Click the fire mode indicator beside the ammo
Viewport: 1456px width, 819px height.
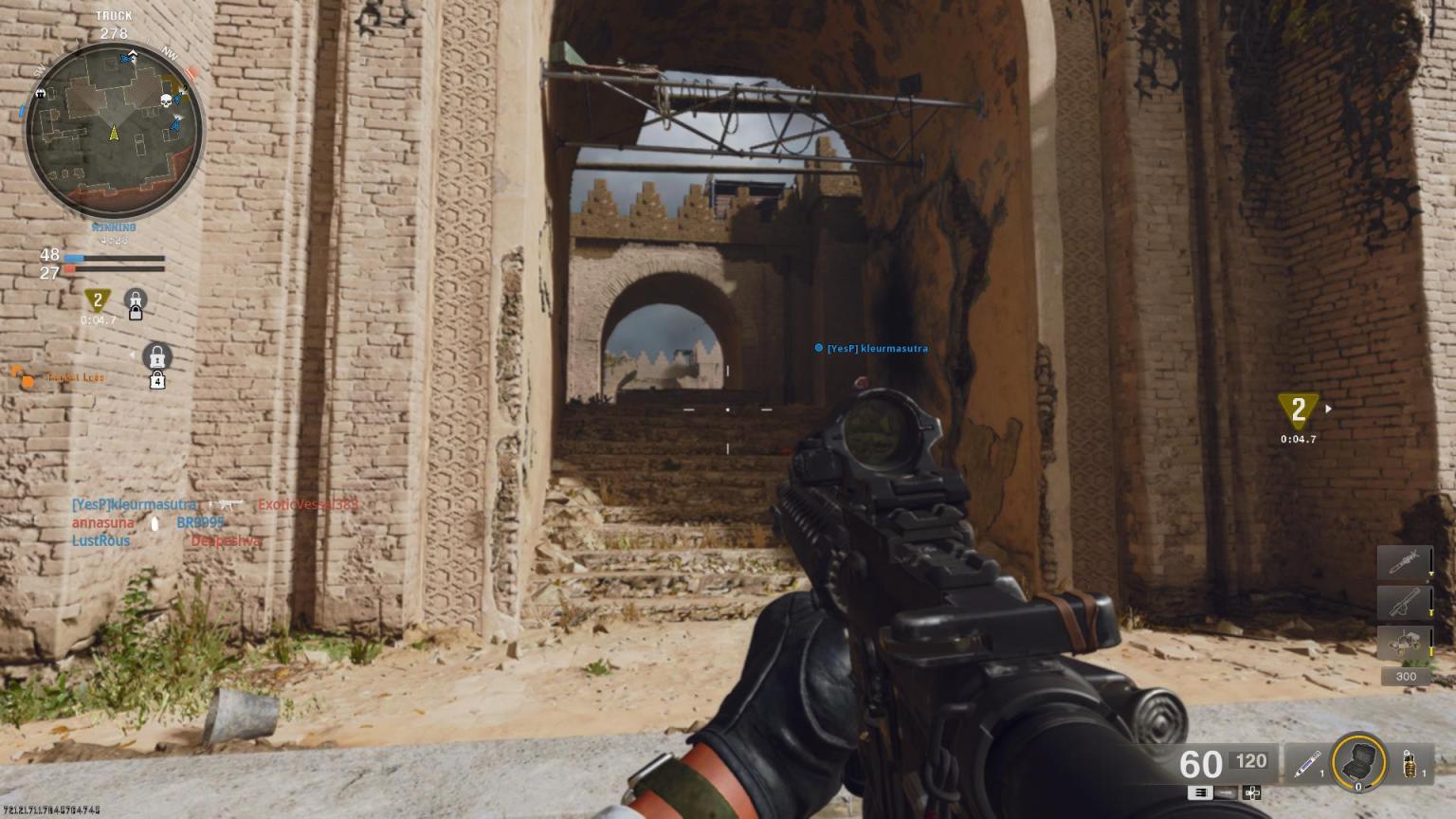pyautogui.click(x=1200, y=793)
